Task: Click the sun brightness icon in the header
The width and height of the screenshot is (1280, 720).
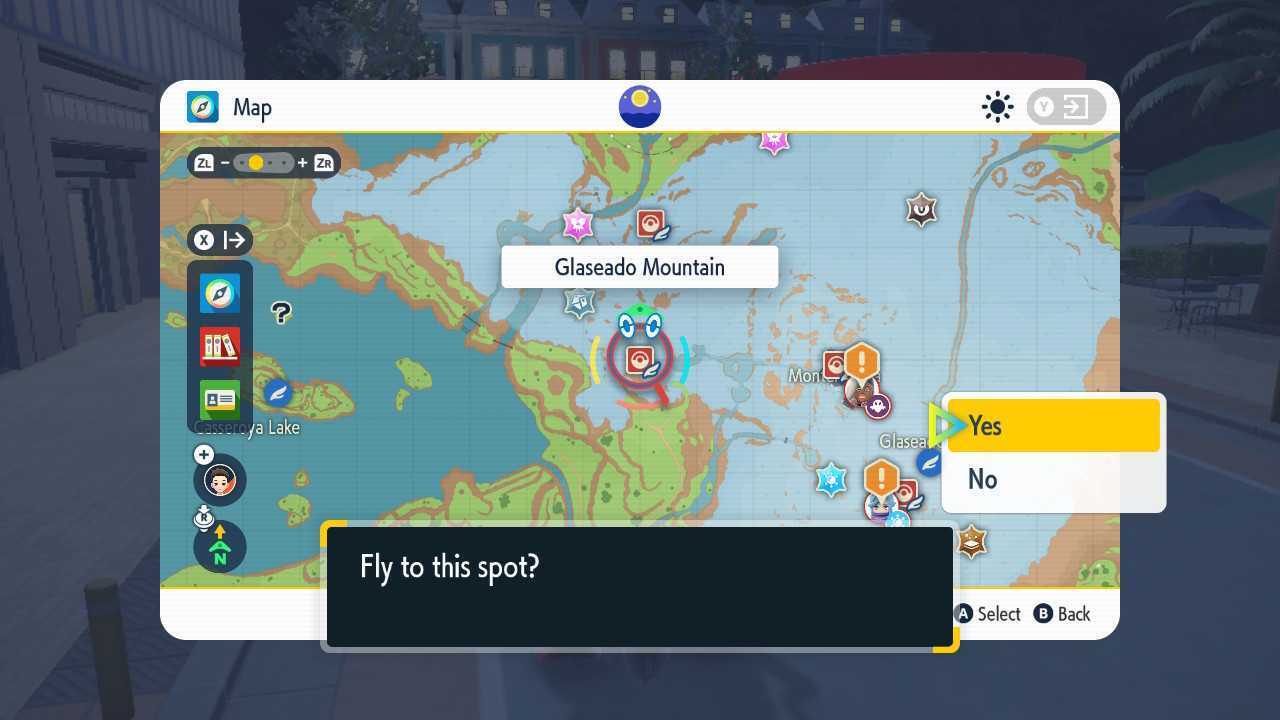Action: (x=997, y=107)
